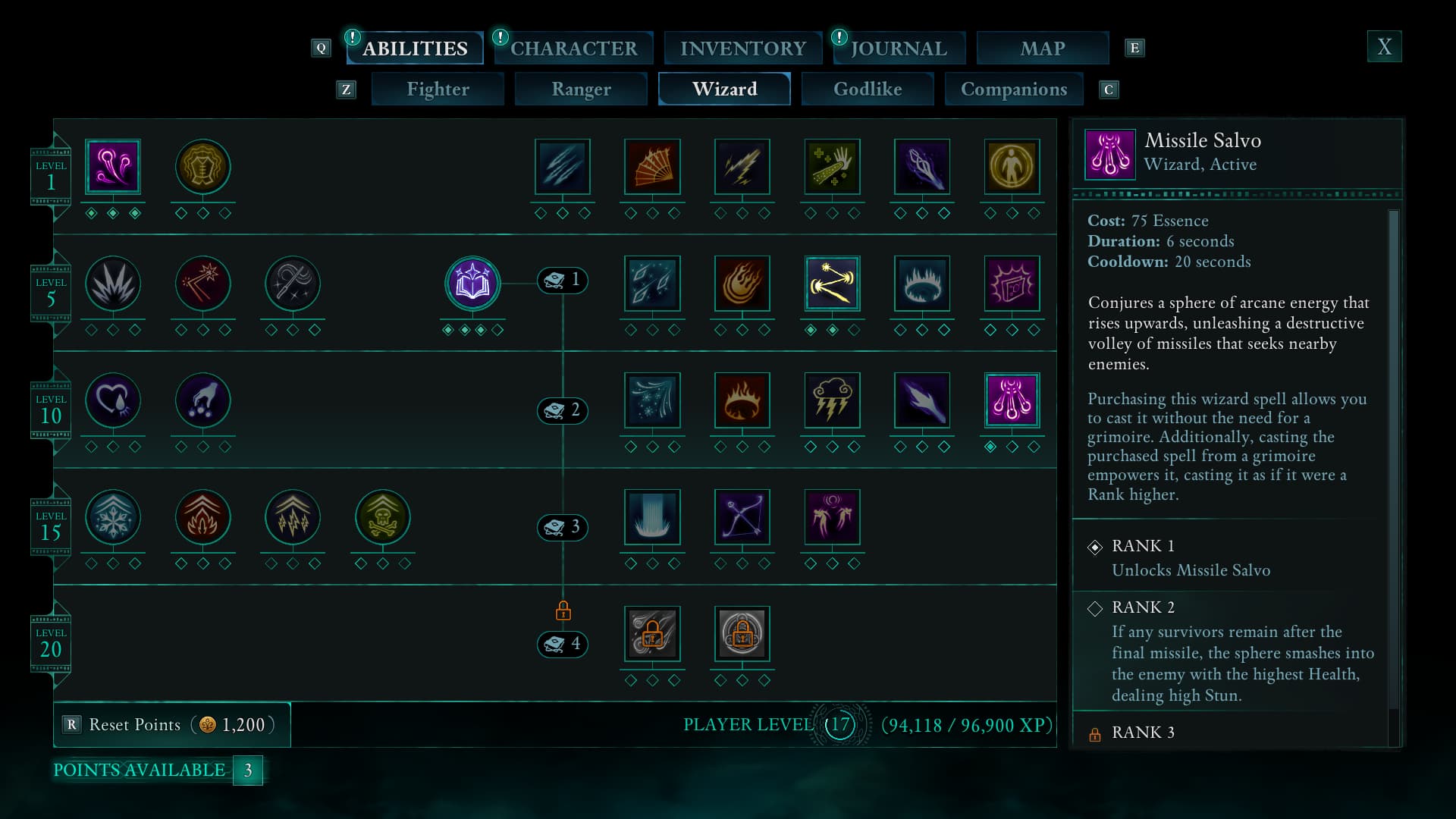
Task: Choose the arcane bow spell icon
Action: pyautogui.click(x=742, y=517)
